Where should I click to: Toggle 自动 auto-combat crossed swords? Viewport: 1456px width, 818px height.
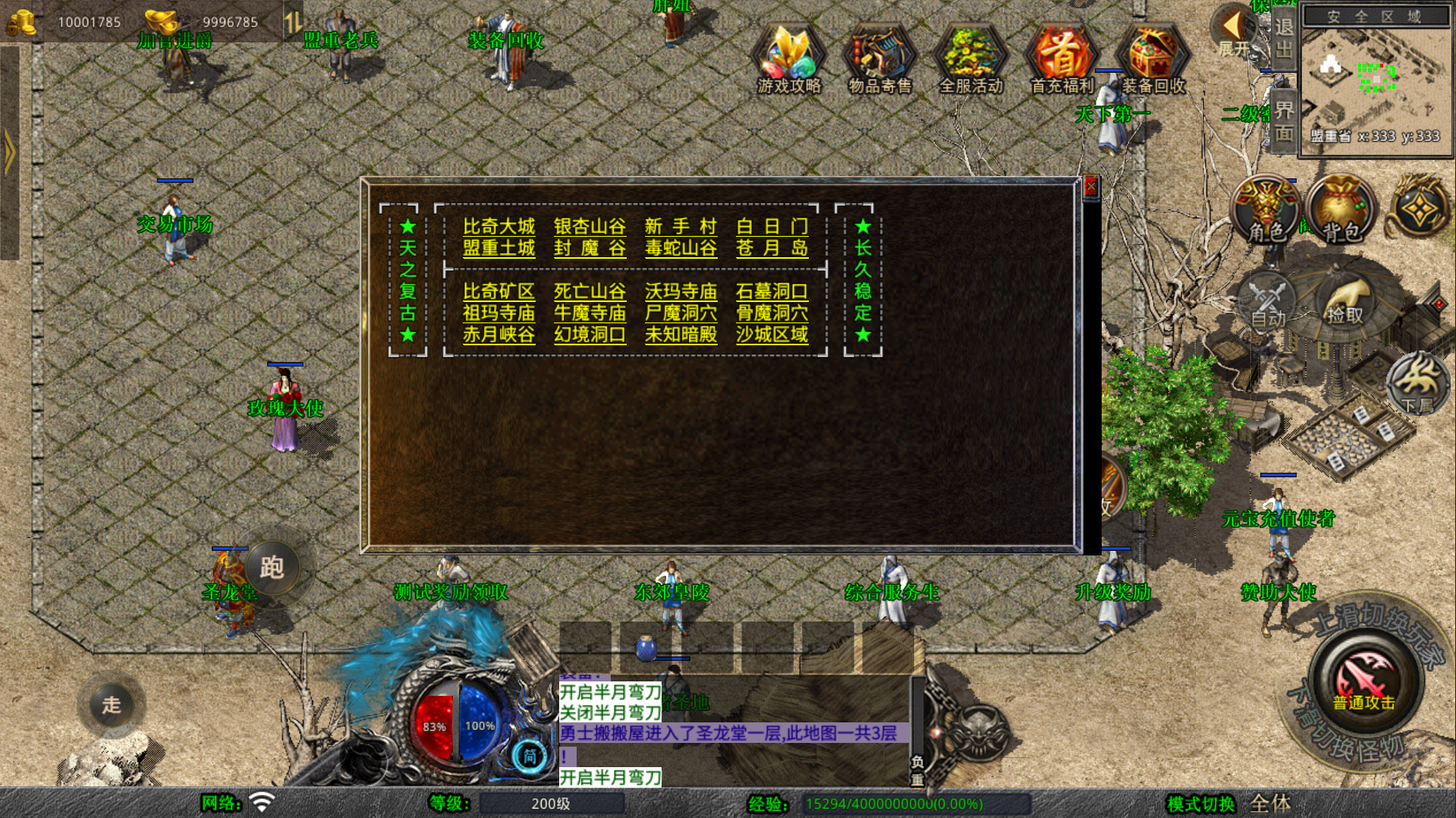[1267, 301]
